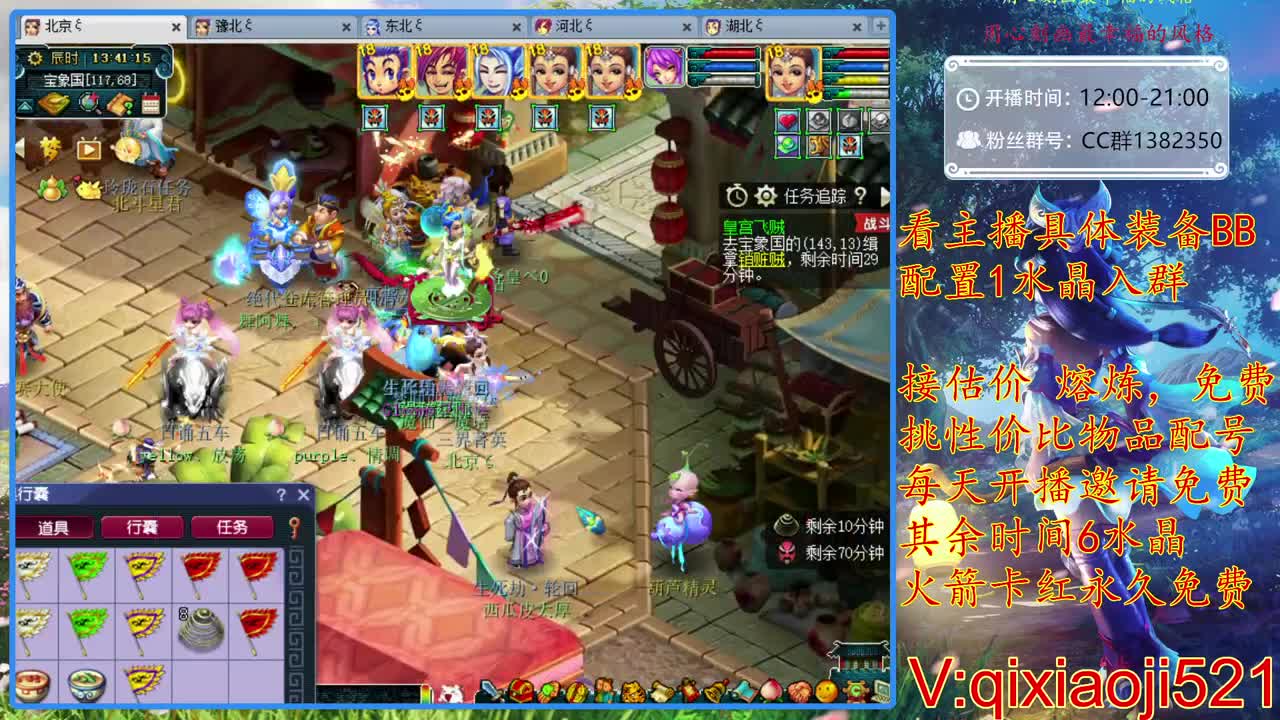Open the calendar icon under the game time display
Viewport: 1280px width, 720px height.
click(151, 103)
